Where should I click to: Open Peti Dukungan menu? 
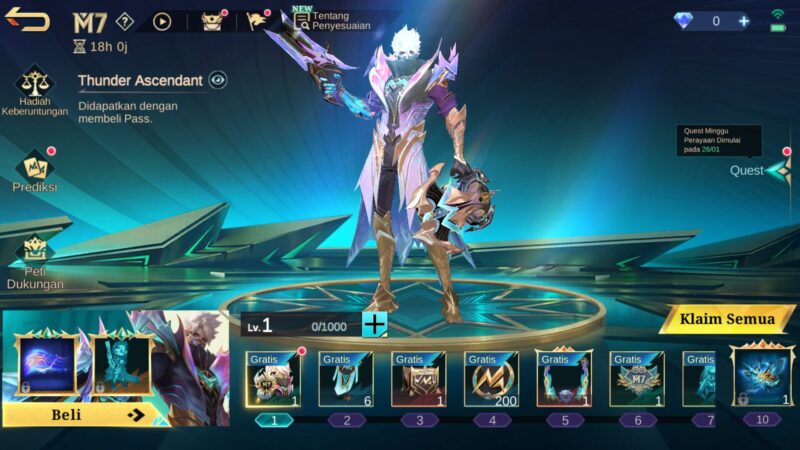(x=35, y=262)
